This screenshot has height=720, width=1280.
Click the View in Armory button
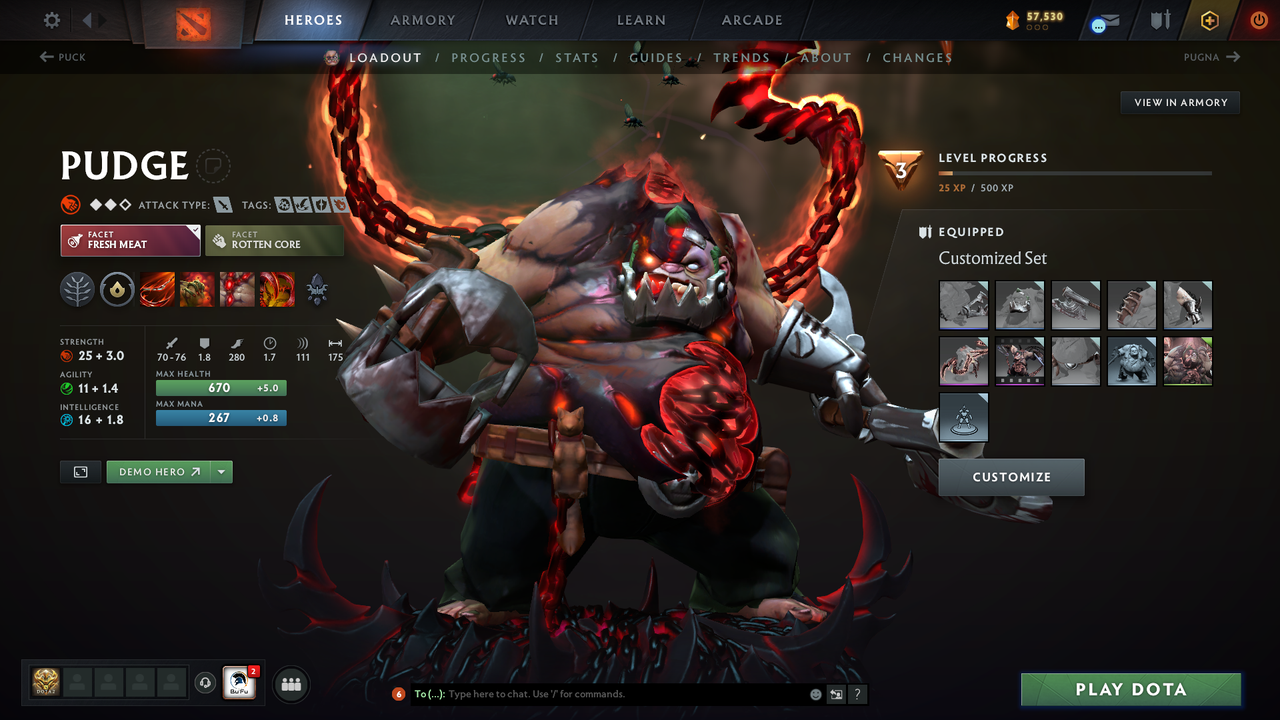(1179, 102)
